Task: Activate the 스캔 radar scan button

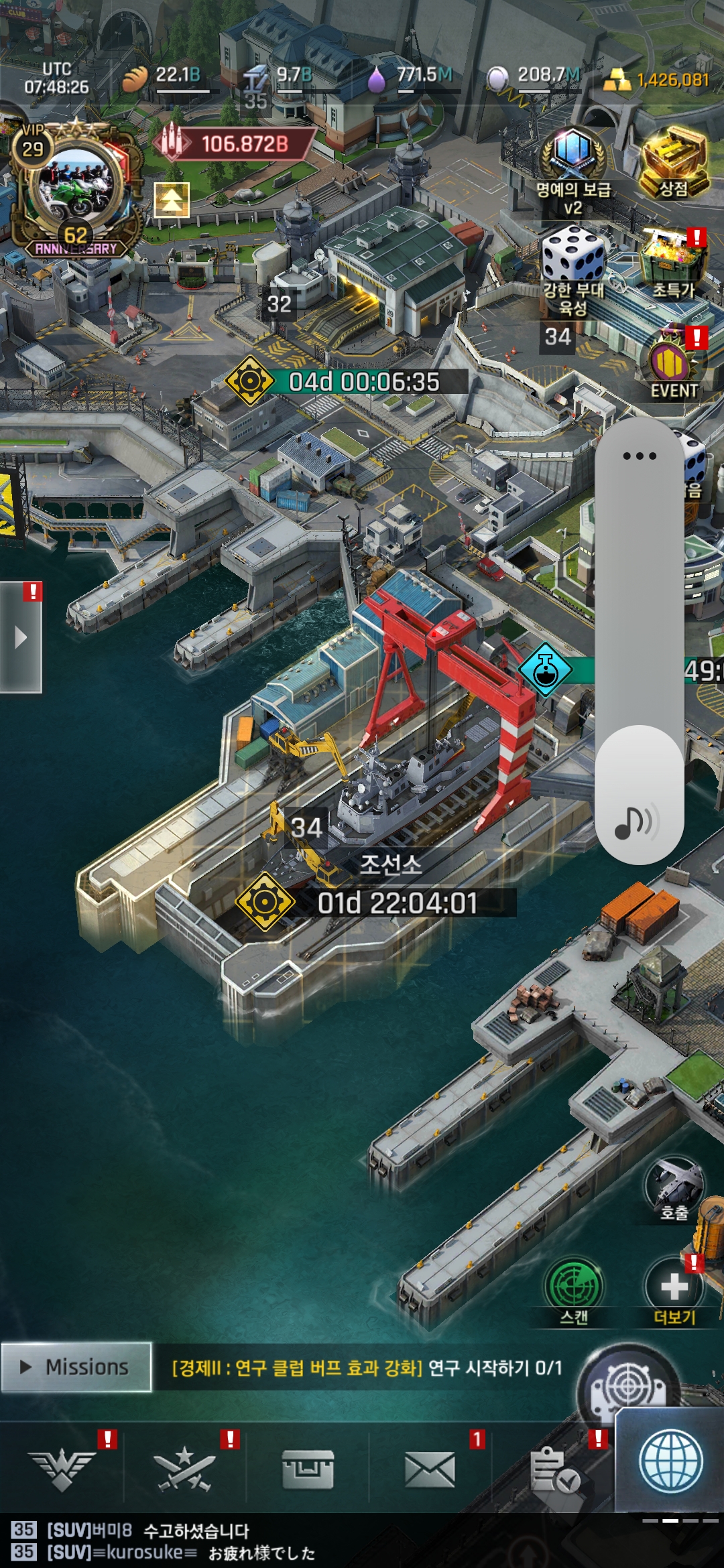Action: (574, 1290)
